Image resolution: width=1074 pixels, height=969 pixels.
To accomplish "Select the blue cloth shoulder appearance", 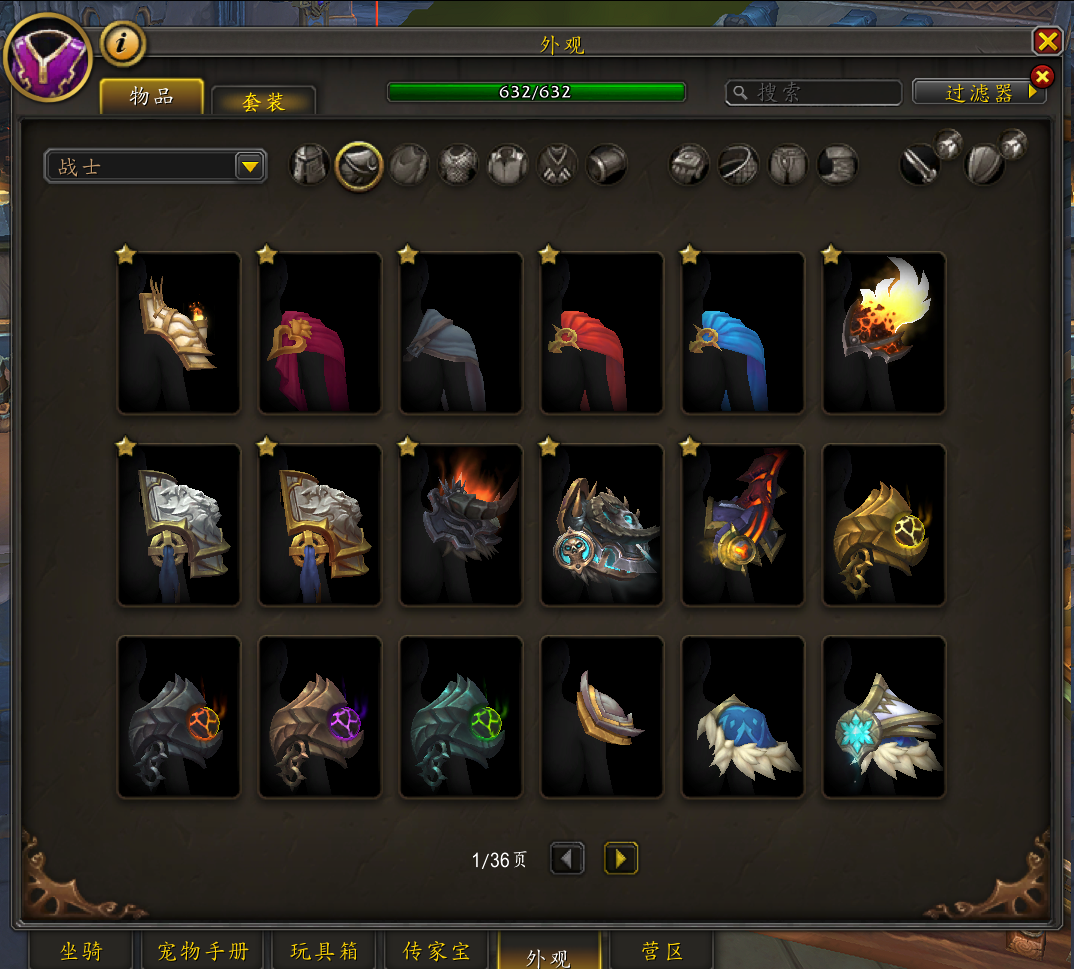I will 743,333.
